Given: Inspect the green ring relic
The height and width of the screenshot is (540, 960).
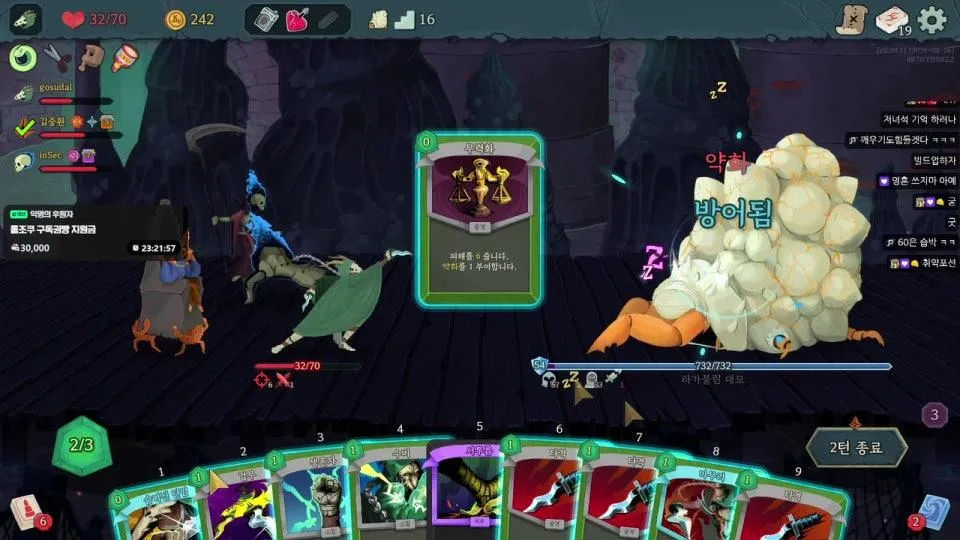Looking at the screenshot, I should tap(23, 57).
